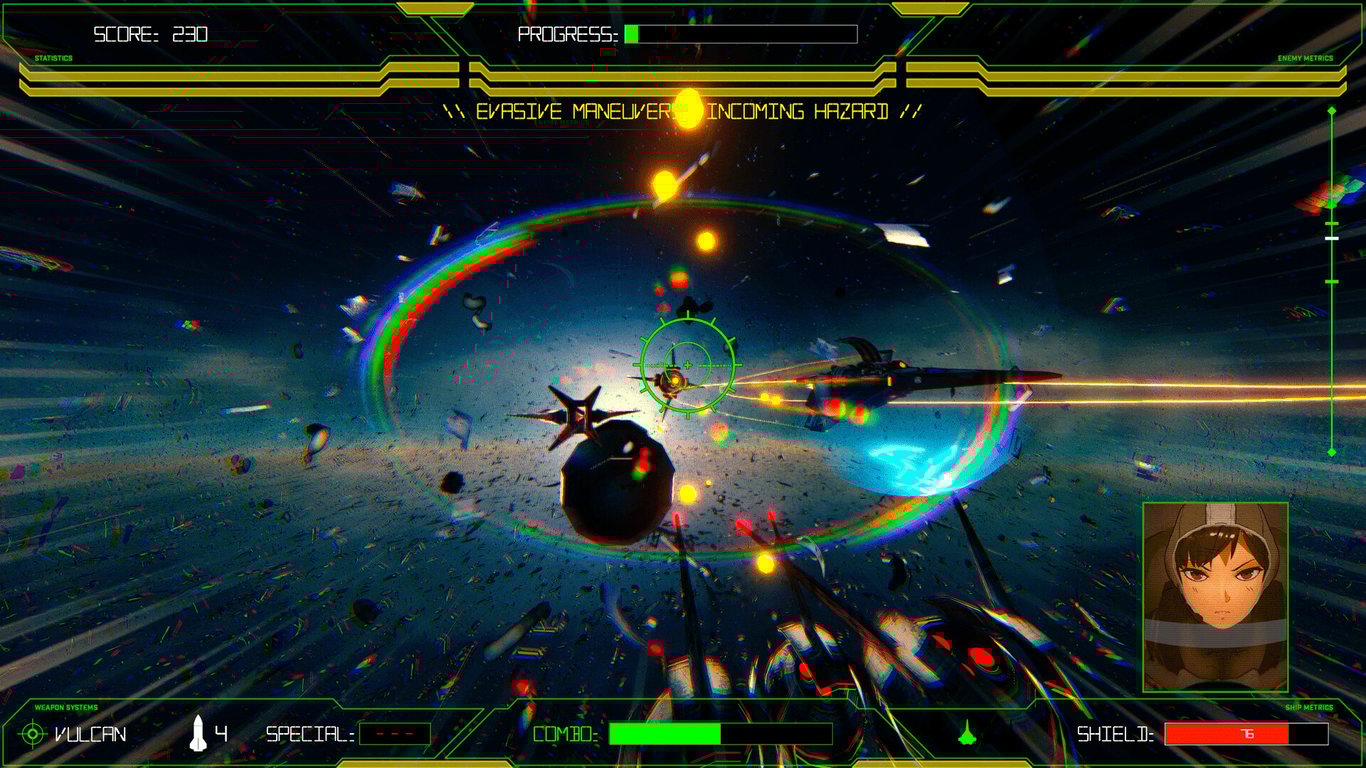Select the Vulcan weapon crosshair icon
This screenshot has width=1366, height=768.
point(32,734)
